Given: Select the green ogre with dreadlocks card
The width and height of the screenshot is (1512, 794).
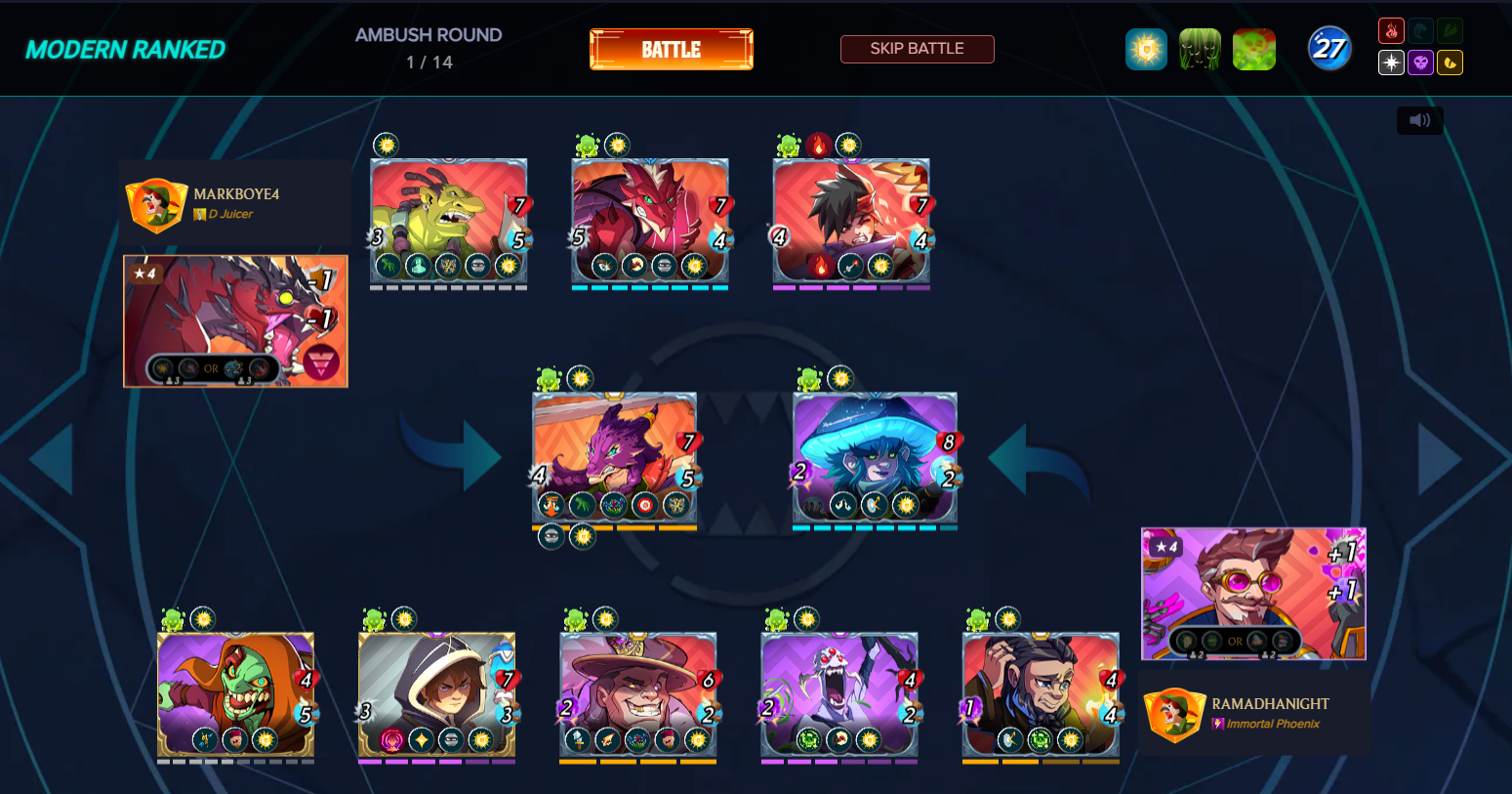Looking at the screenshot, I should point(448,221).
